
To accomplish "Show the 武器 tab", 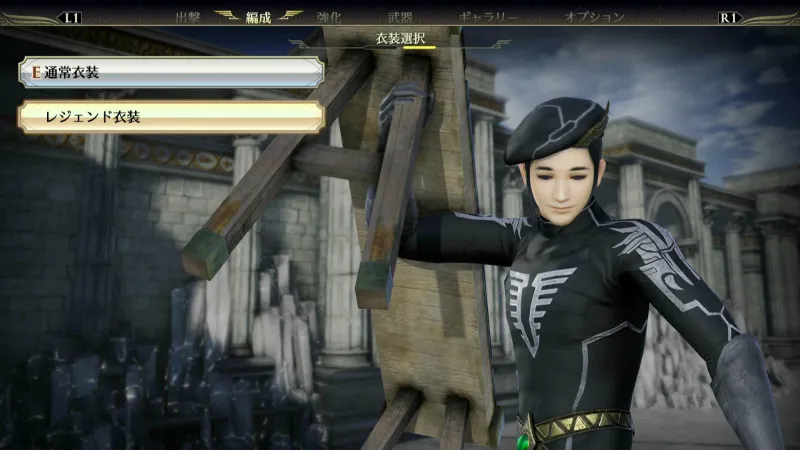I will pos(399,17).
